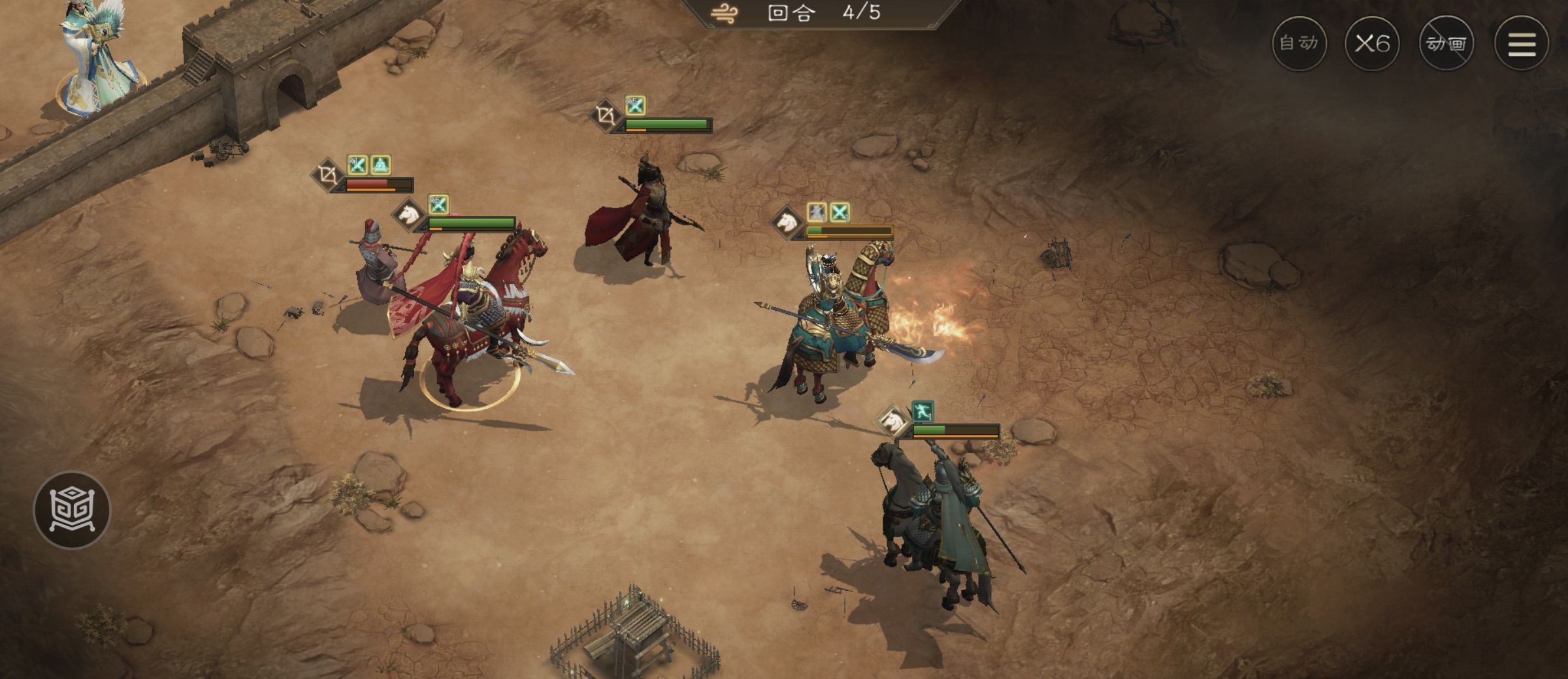
Task: Change the X6 battle speed
Action: pyautogui.click(x=1372, y=44)
